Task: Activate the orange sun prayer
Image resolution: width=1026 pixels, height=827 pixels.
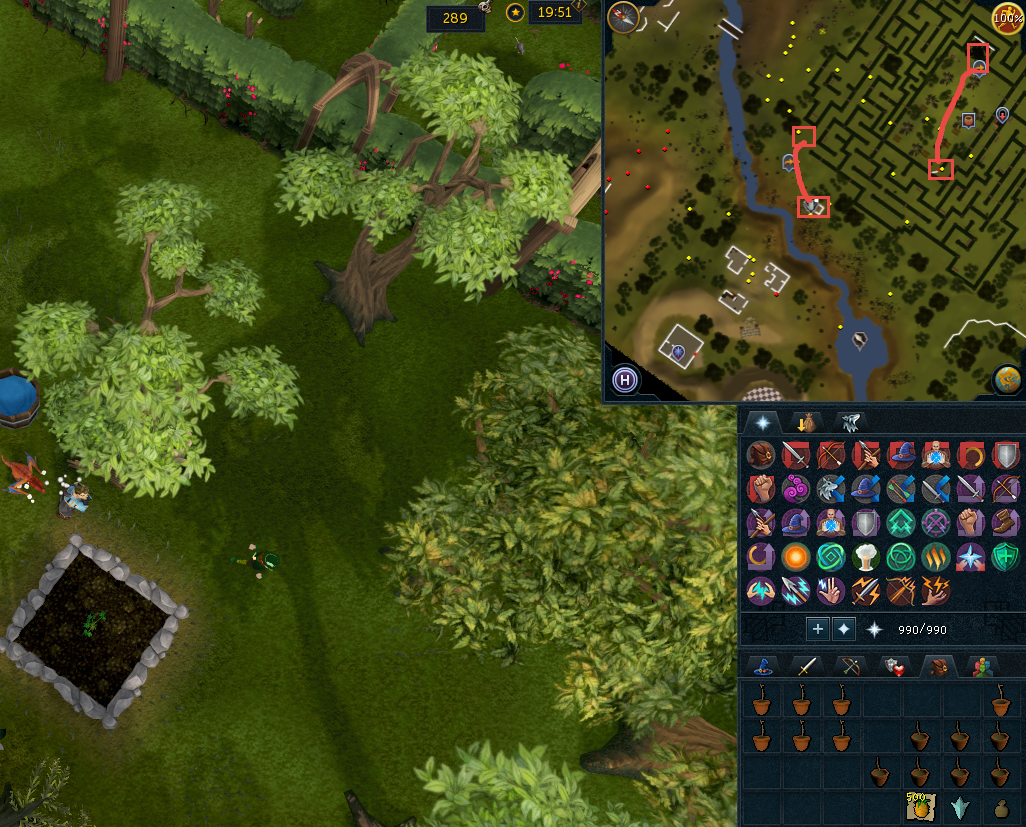Action: click(x=796, y=556)
